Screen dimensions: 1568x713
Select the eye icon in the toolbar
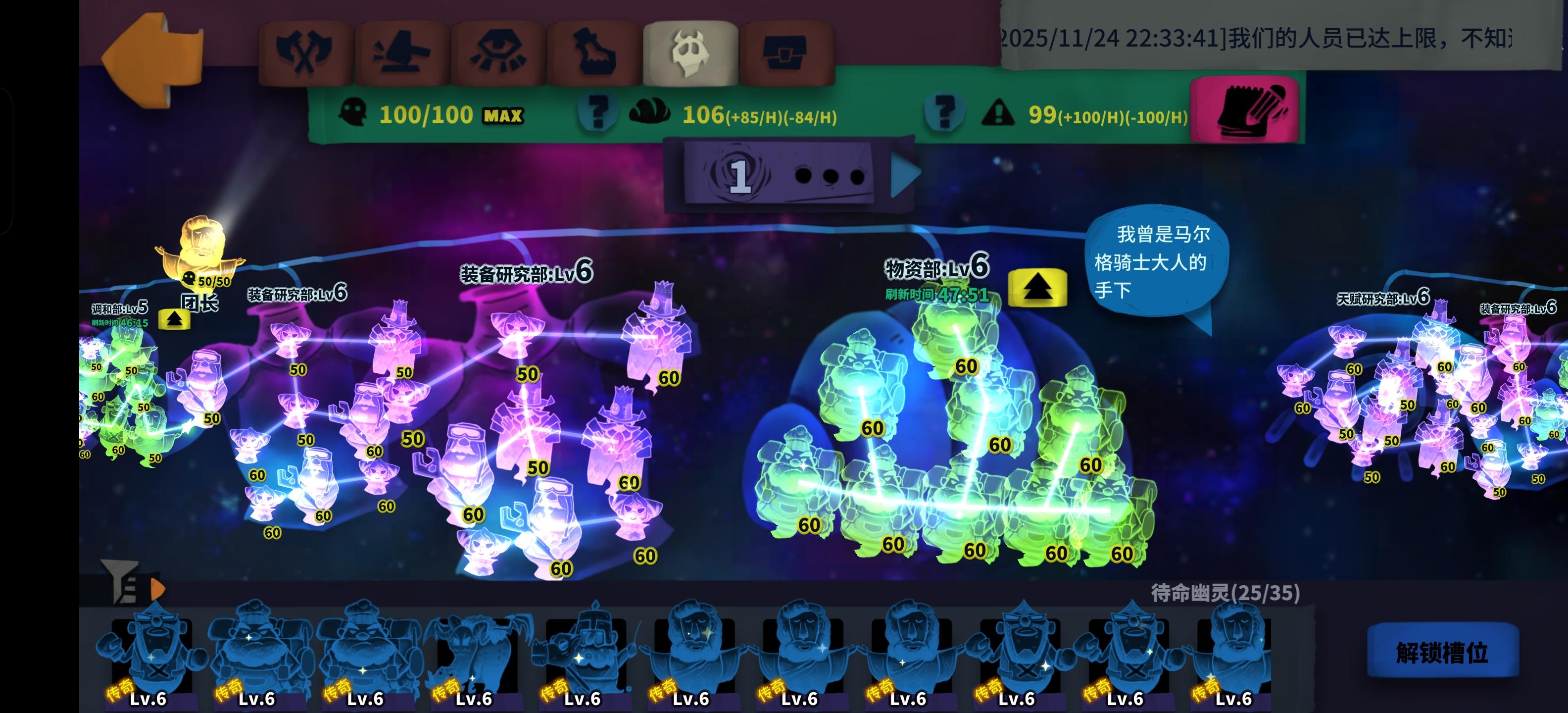[x=500, y=50]
